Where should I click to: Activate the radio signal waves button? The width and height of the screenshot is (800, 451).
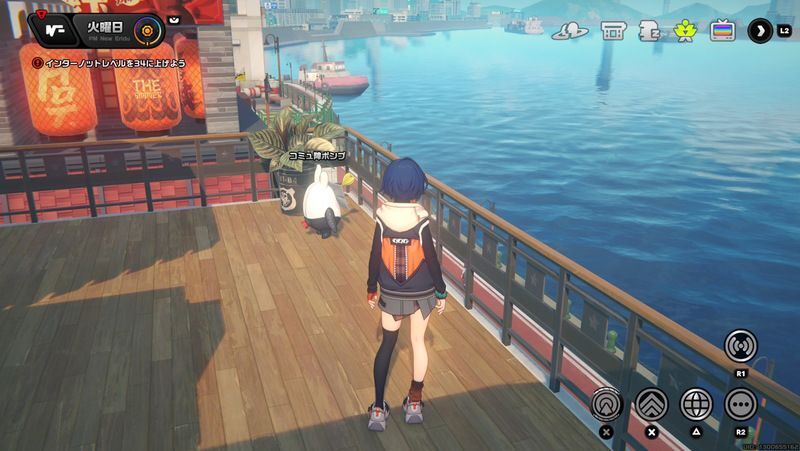(x=741, y=346)
